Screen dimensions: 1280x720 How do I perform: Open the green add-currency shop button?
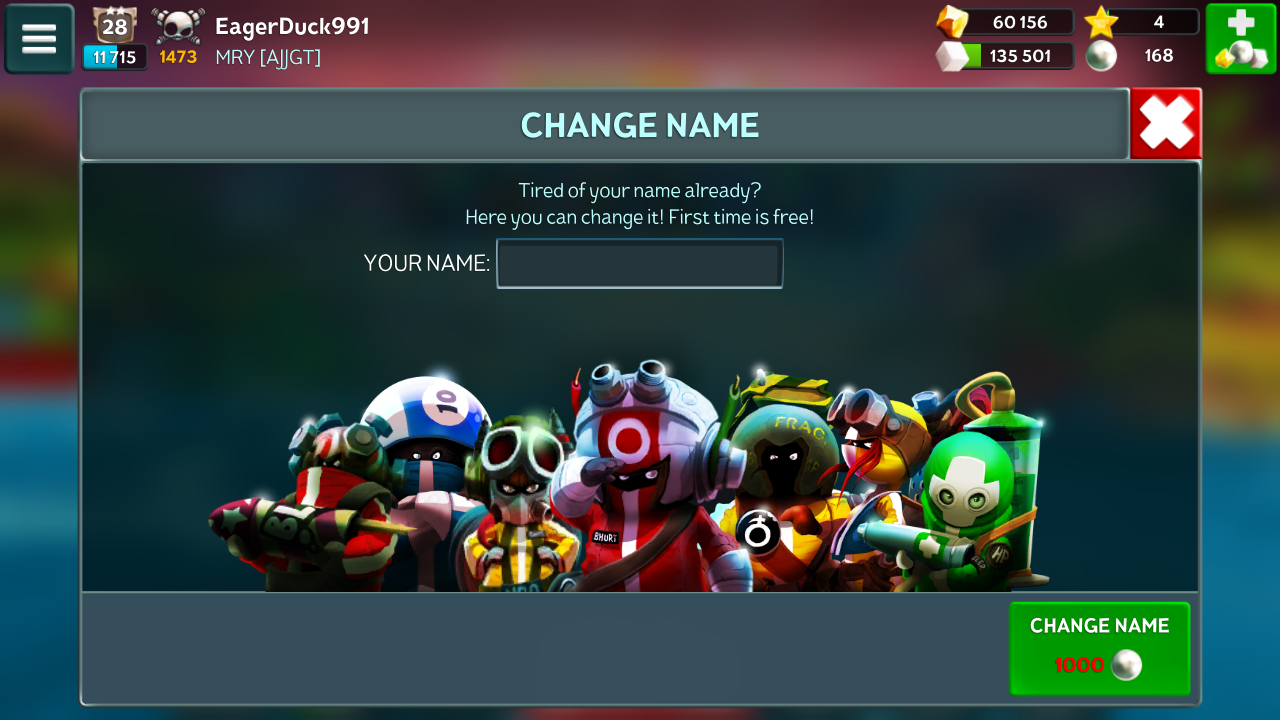(1240, 39)
